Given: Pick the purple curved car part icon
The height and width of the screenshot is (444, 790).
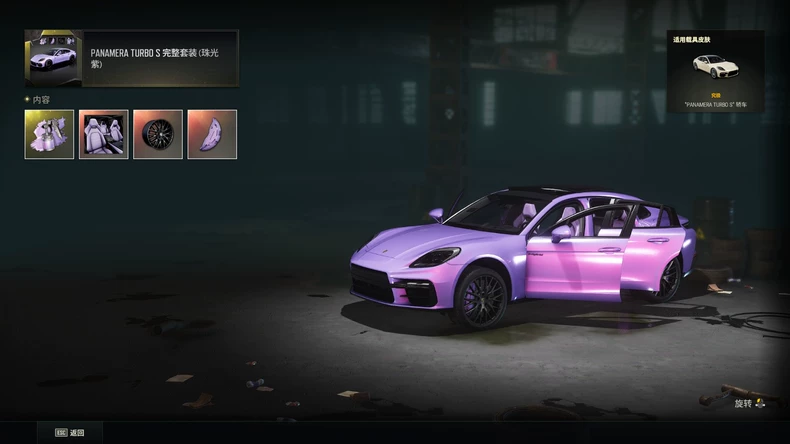Looking at the screenshot, I should coord(212,135).
